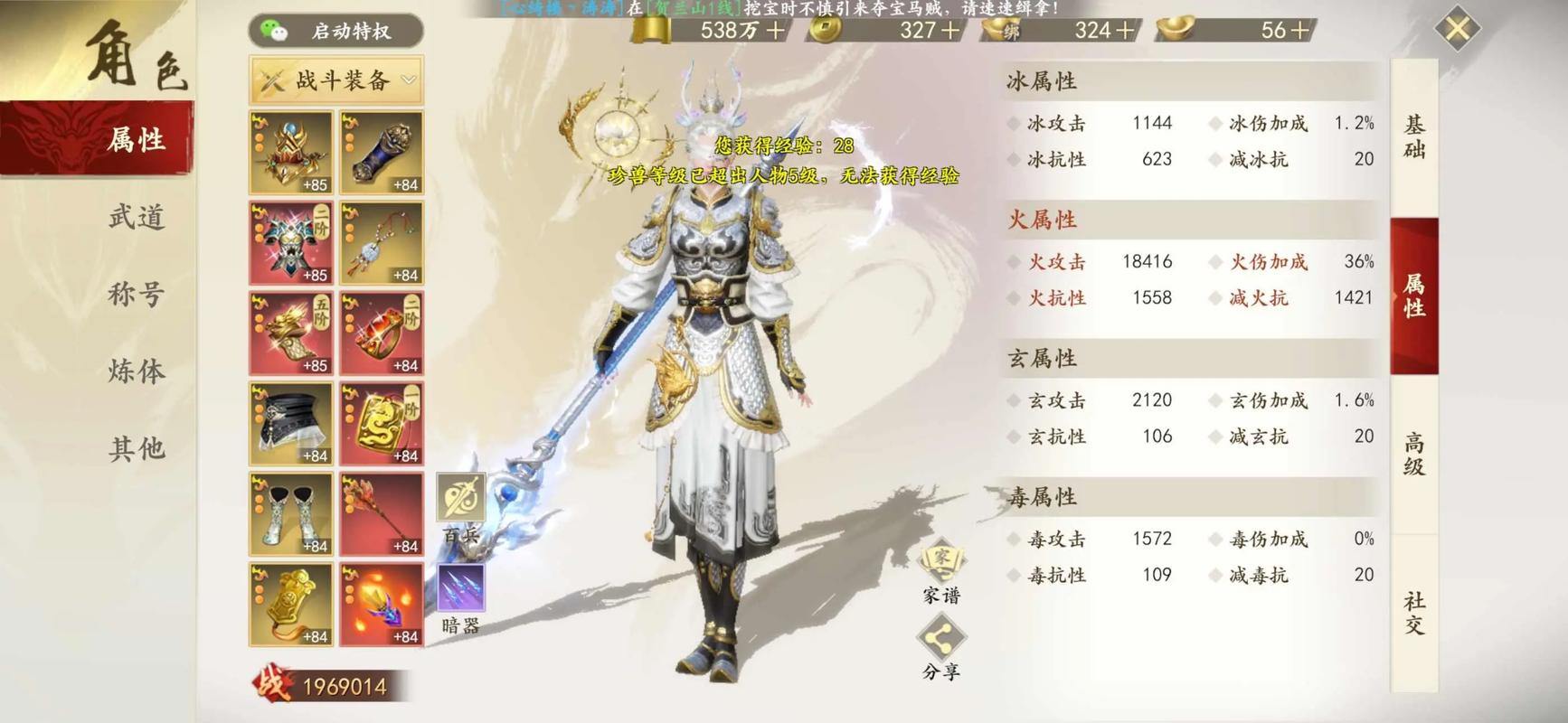
Task: Switch to 炼体 body refinement section
Action: (136, 371)
